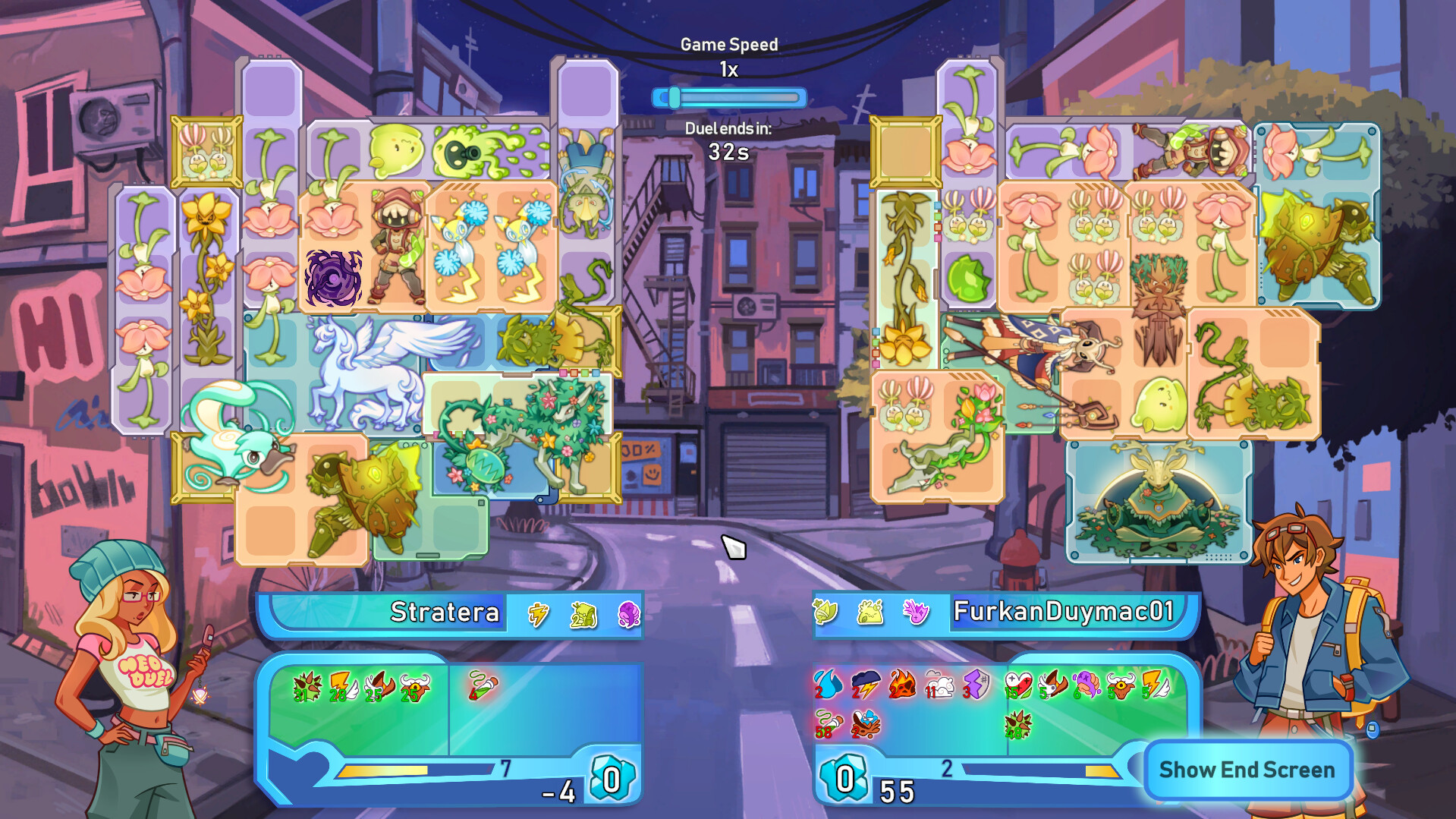
Task: Click the Show End Screen button
Action: (x=1247, y=770)
